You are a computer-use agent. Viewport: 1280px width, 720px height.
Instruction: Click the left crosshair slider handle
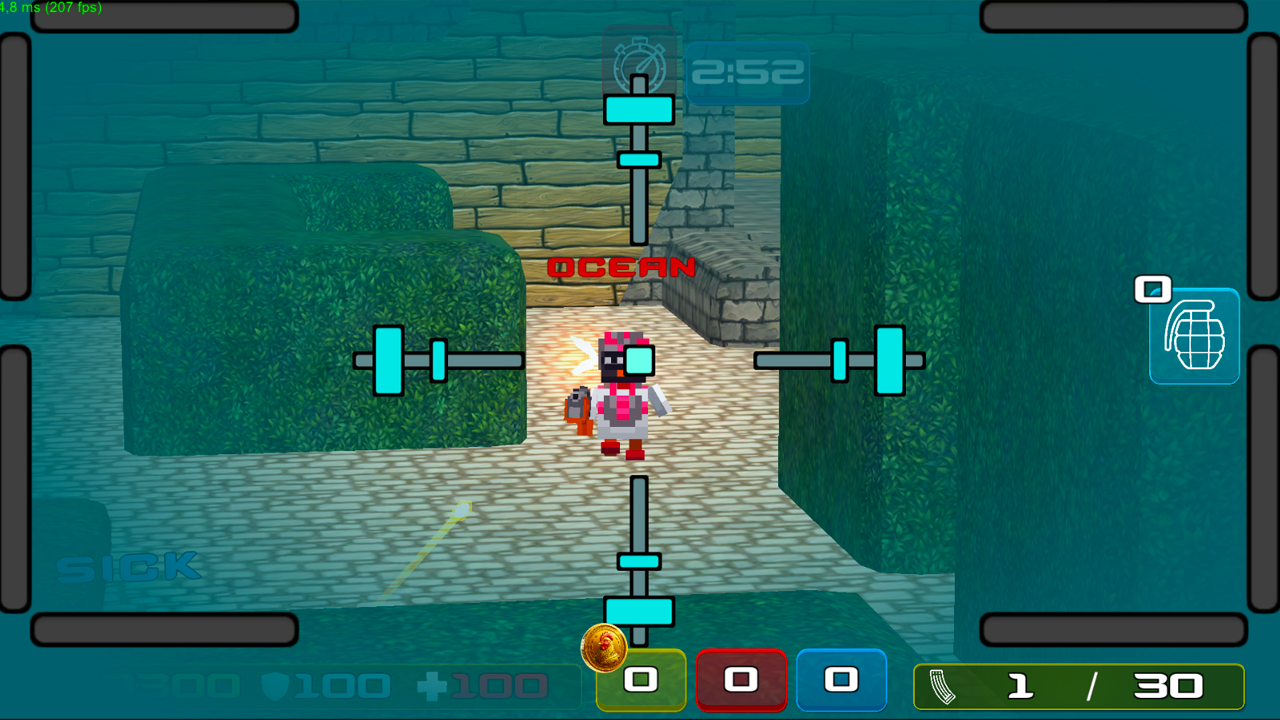click(x=389, y=359)
